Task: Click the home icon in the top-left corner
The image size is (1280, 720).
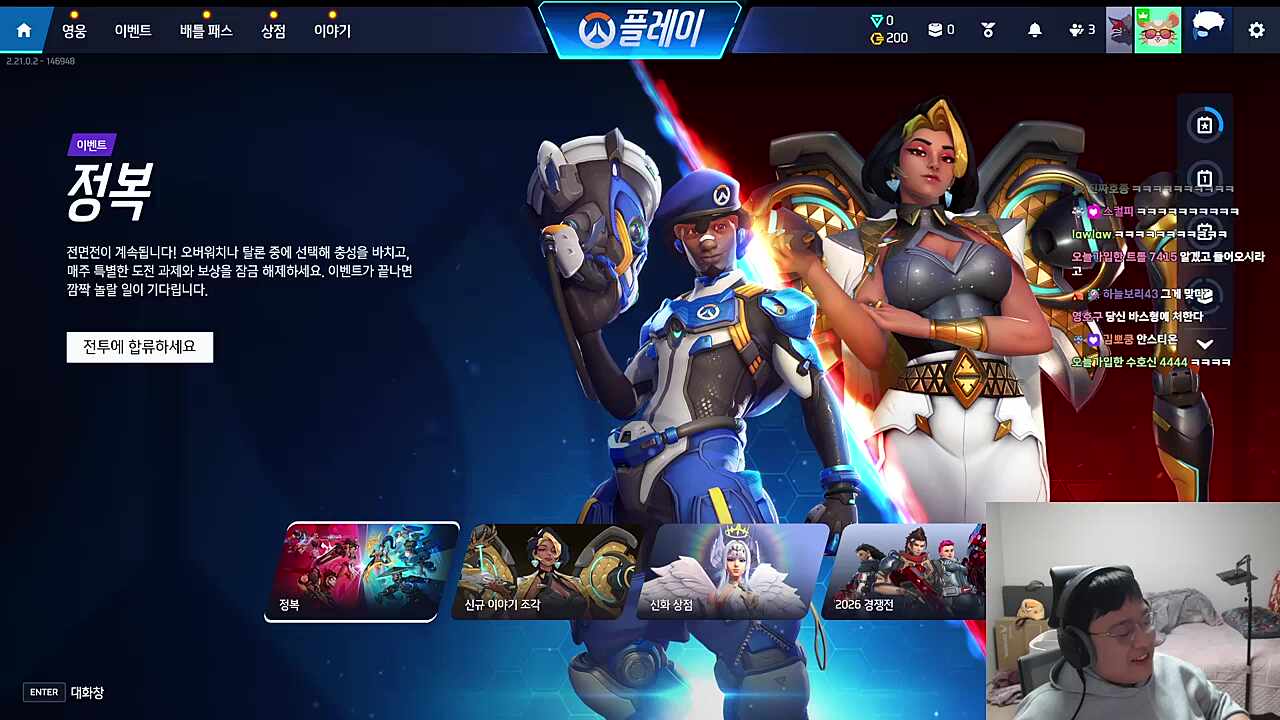Action: click(x=24, y=29)
